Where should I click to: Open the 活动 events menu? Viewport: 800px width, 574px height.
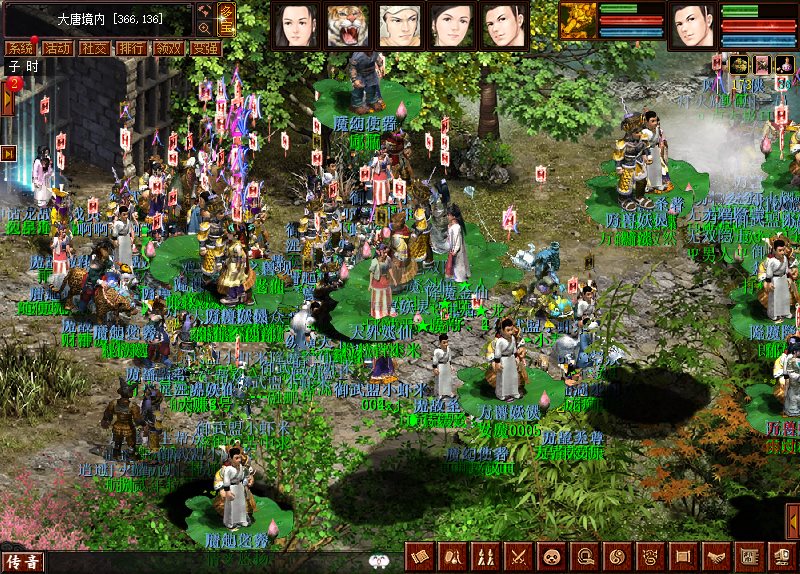pyautogui.click(x=56, y=48)
